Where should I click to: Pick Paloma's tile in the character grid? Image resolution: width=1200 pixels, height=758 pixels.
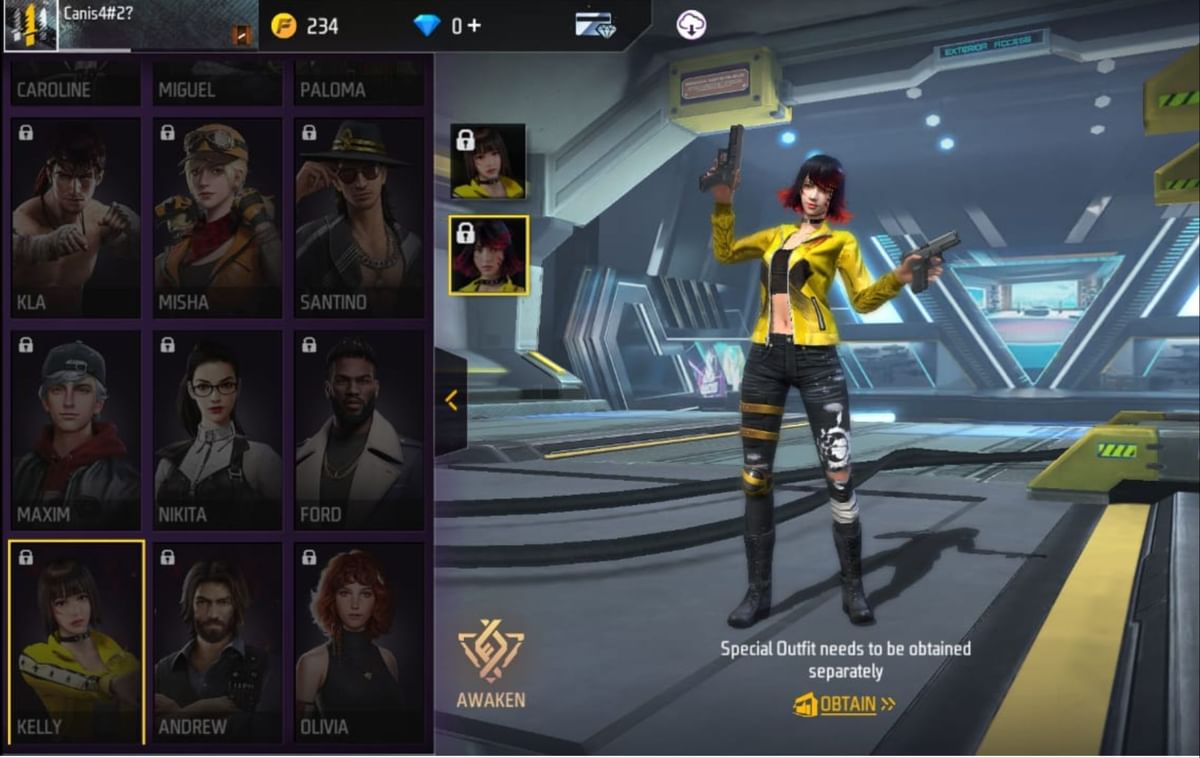[359, 84]
